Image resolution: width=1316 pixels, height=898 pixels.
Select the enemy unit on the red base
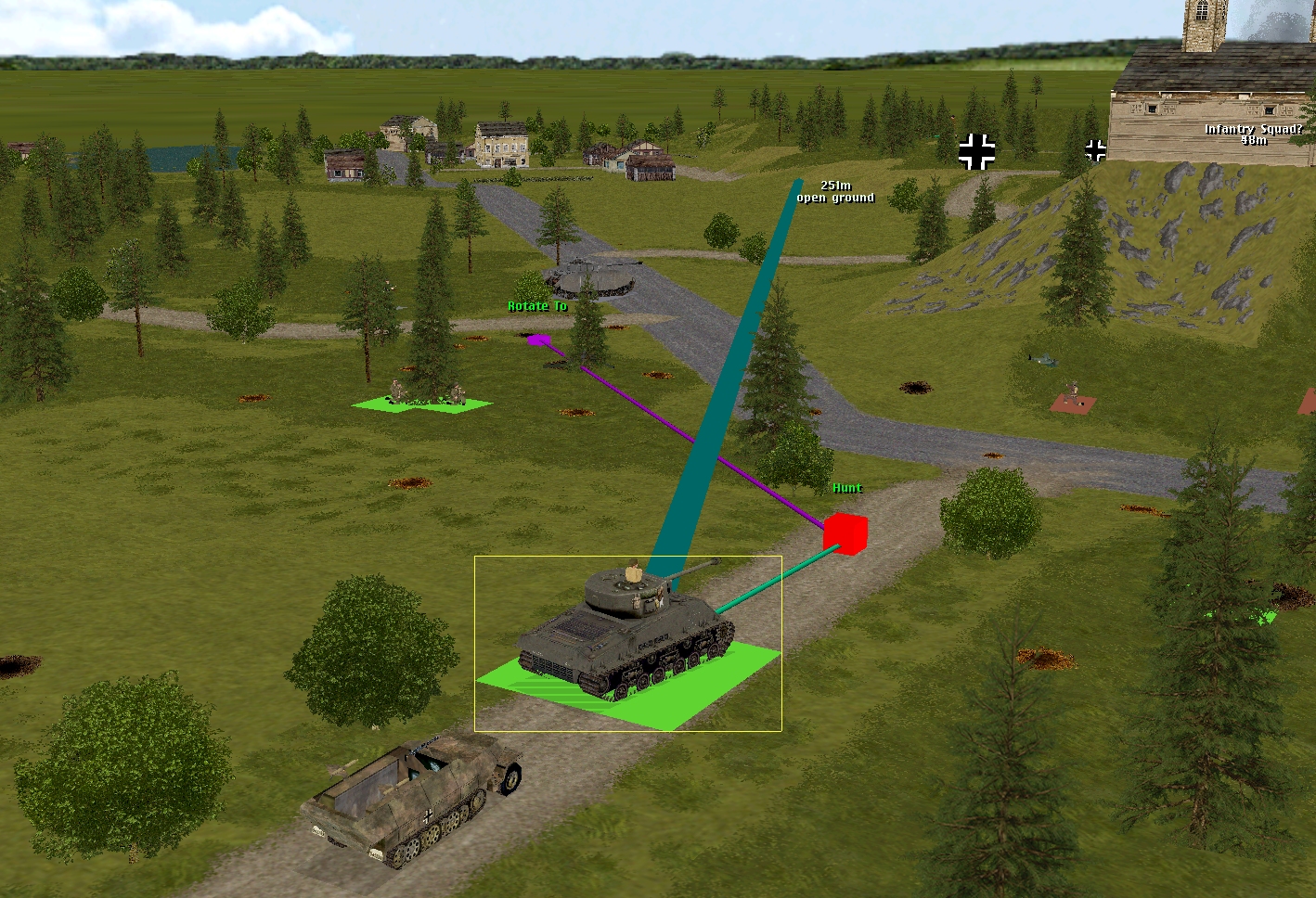pyautogui.click(x=1073, y=399)
